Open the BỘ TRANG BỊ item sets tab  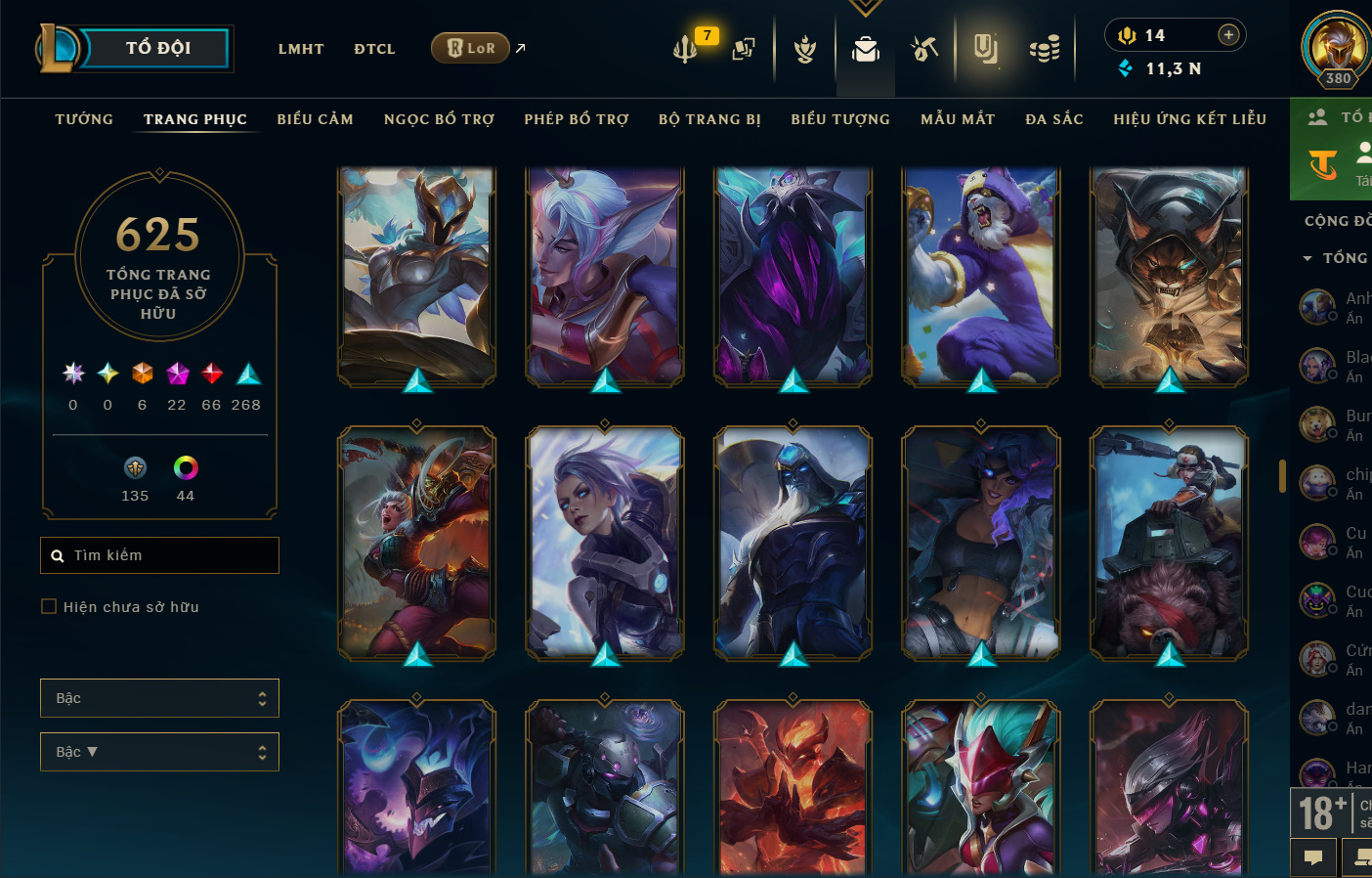pos(709,119)
